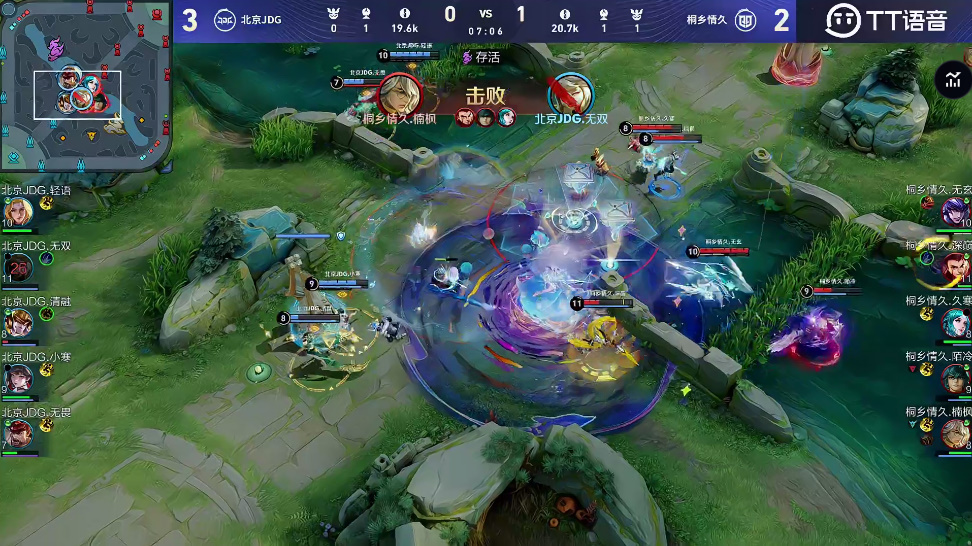The height and width of the screenshot is (546, 972).
Task: Click the minimap in the corner
Action: (x=84, y=86)
